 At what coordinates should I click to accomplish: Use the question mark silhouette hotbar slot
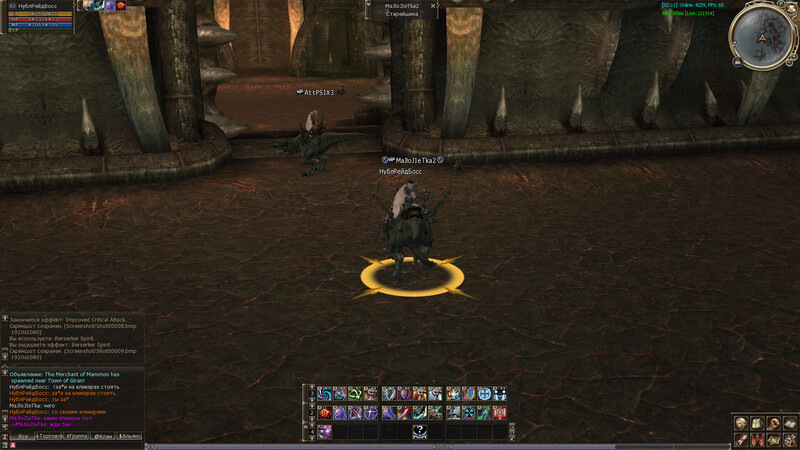point(420,431)
